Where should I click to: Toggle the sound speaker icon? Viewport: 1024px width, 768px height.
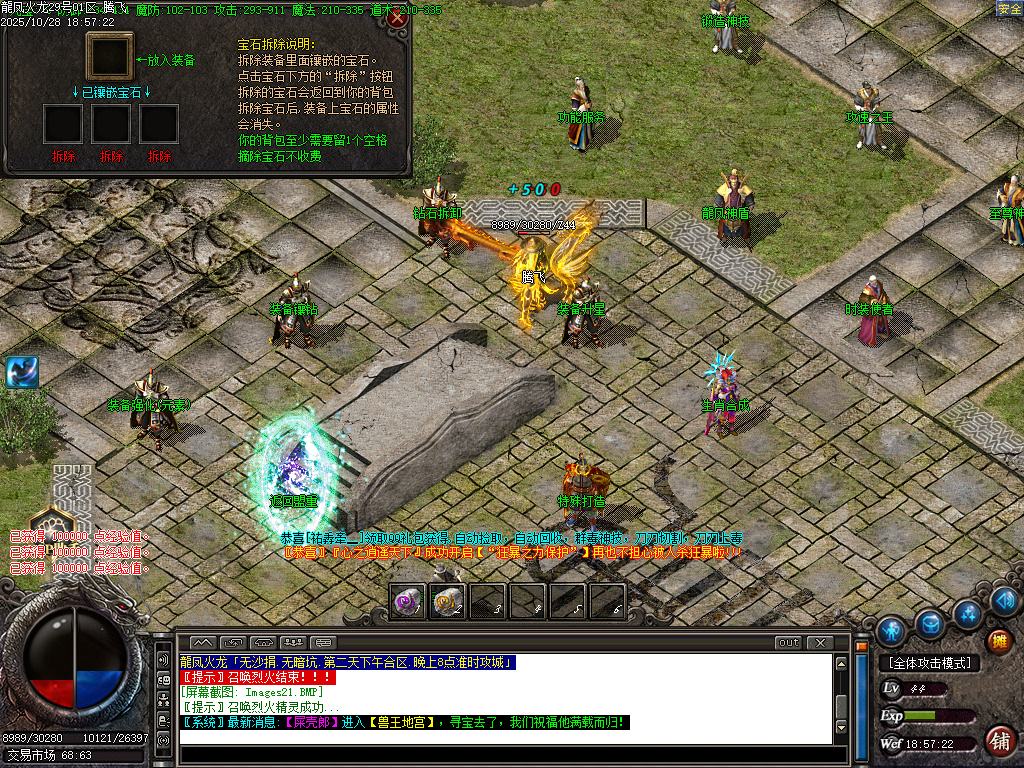1004,601
